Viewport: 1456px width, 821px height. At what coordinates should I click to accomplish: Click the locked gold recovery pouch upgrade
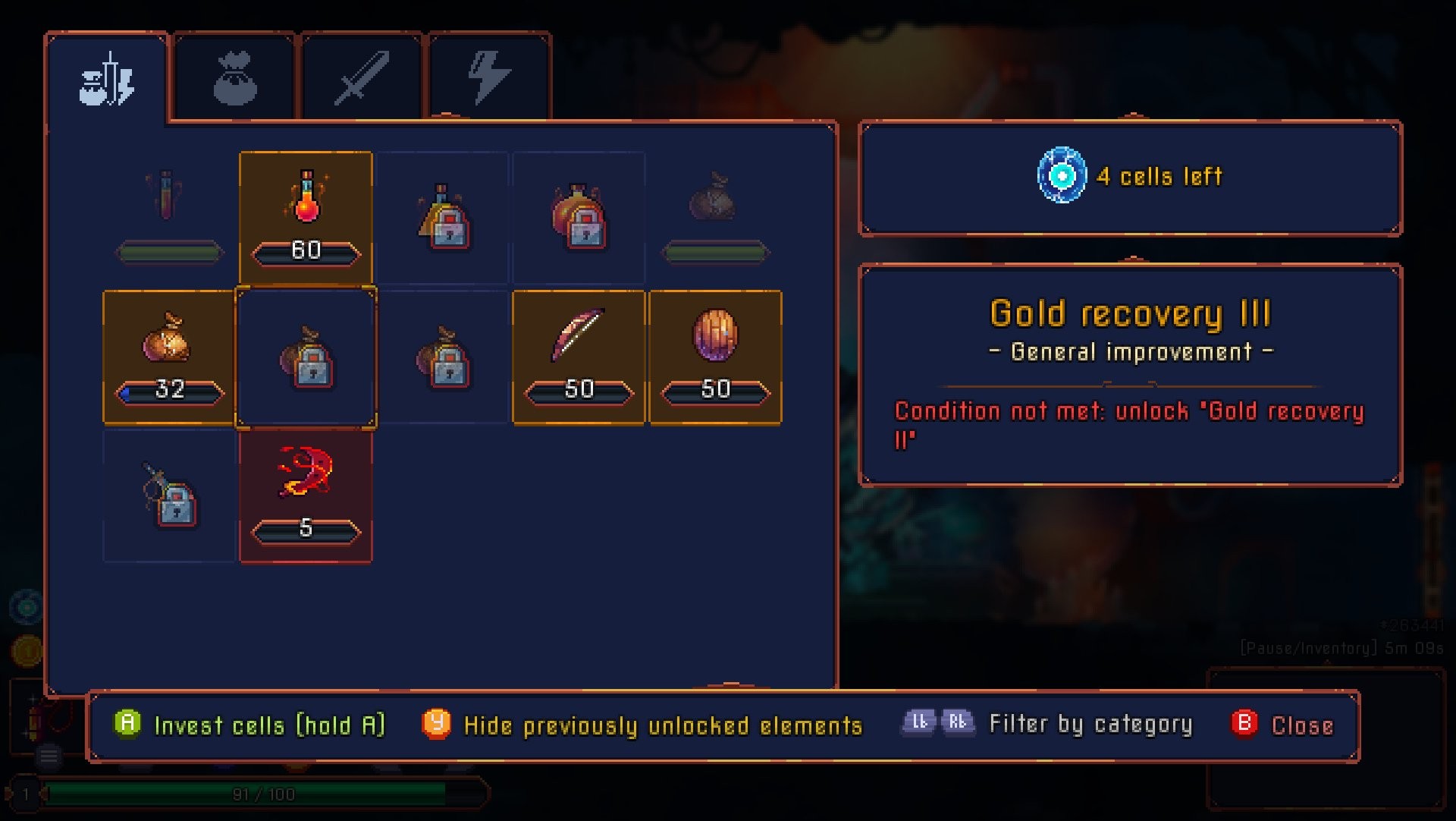coord(306,357)
